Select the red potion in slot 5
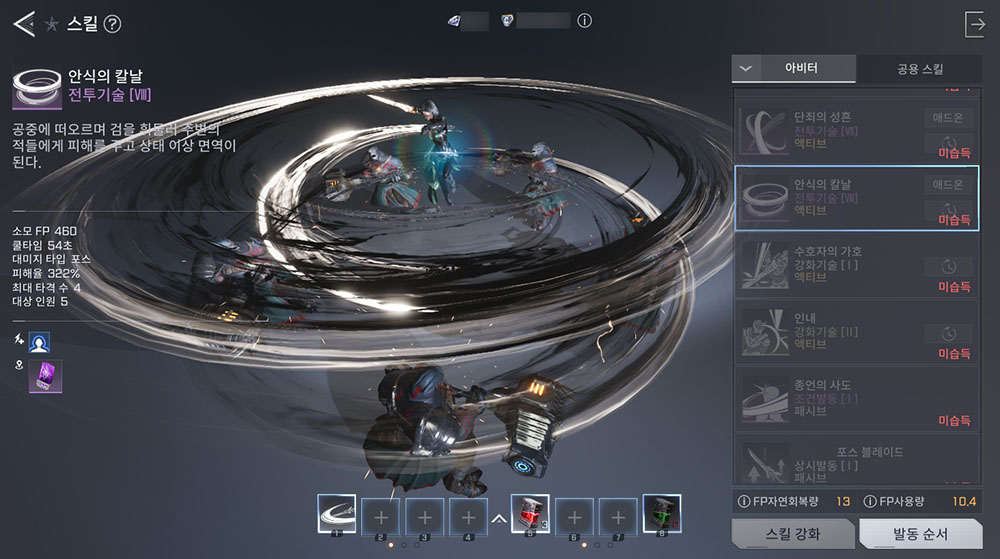 click(530, 514)
